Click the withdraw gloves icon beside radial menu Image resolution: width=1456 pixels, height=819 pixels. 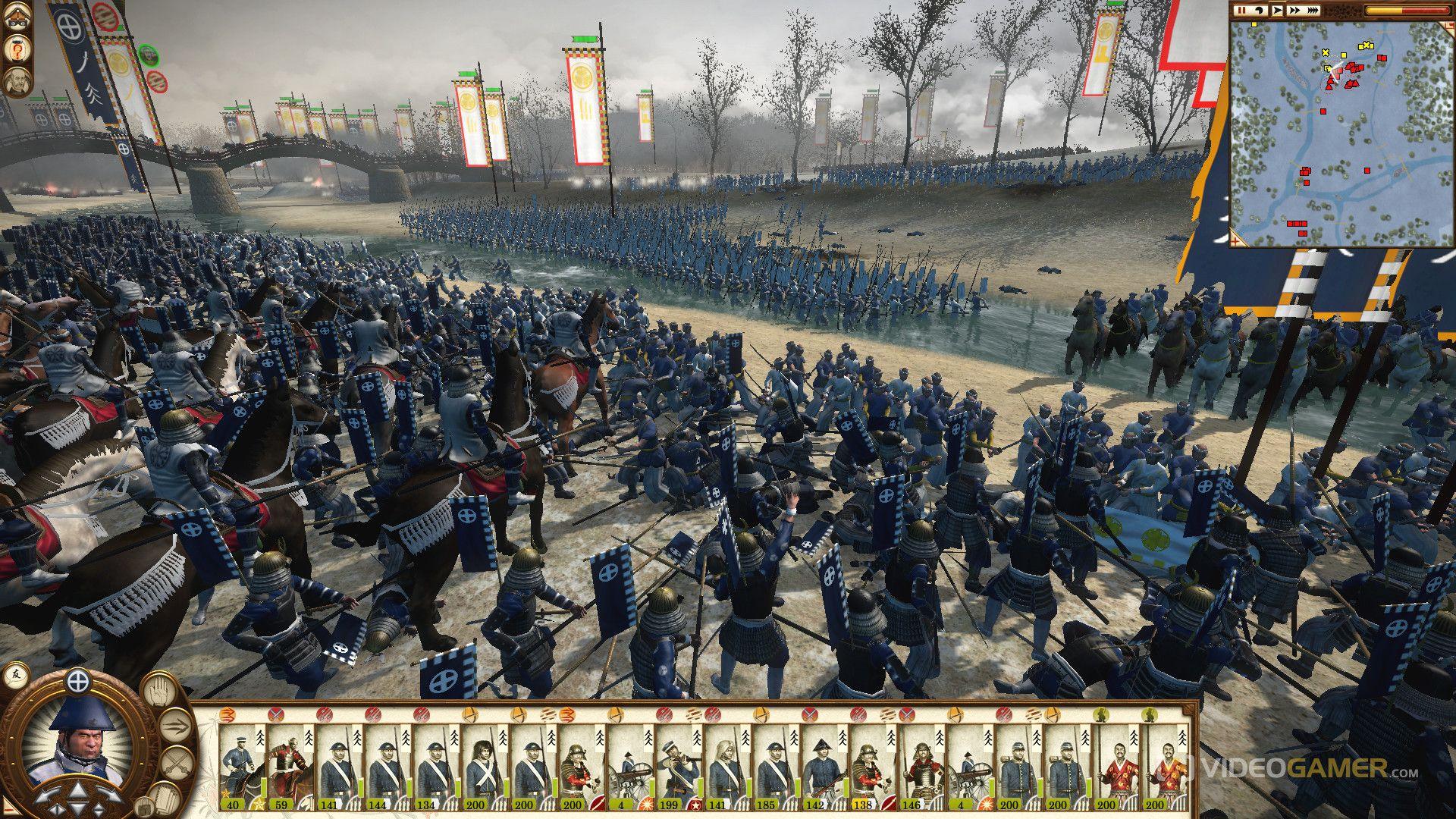tap(166, 799)
